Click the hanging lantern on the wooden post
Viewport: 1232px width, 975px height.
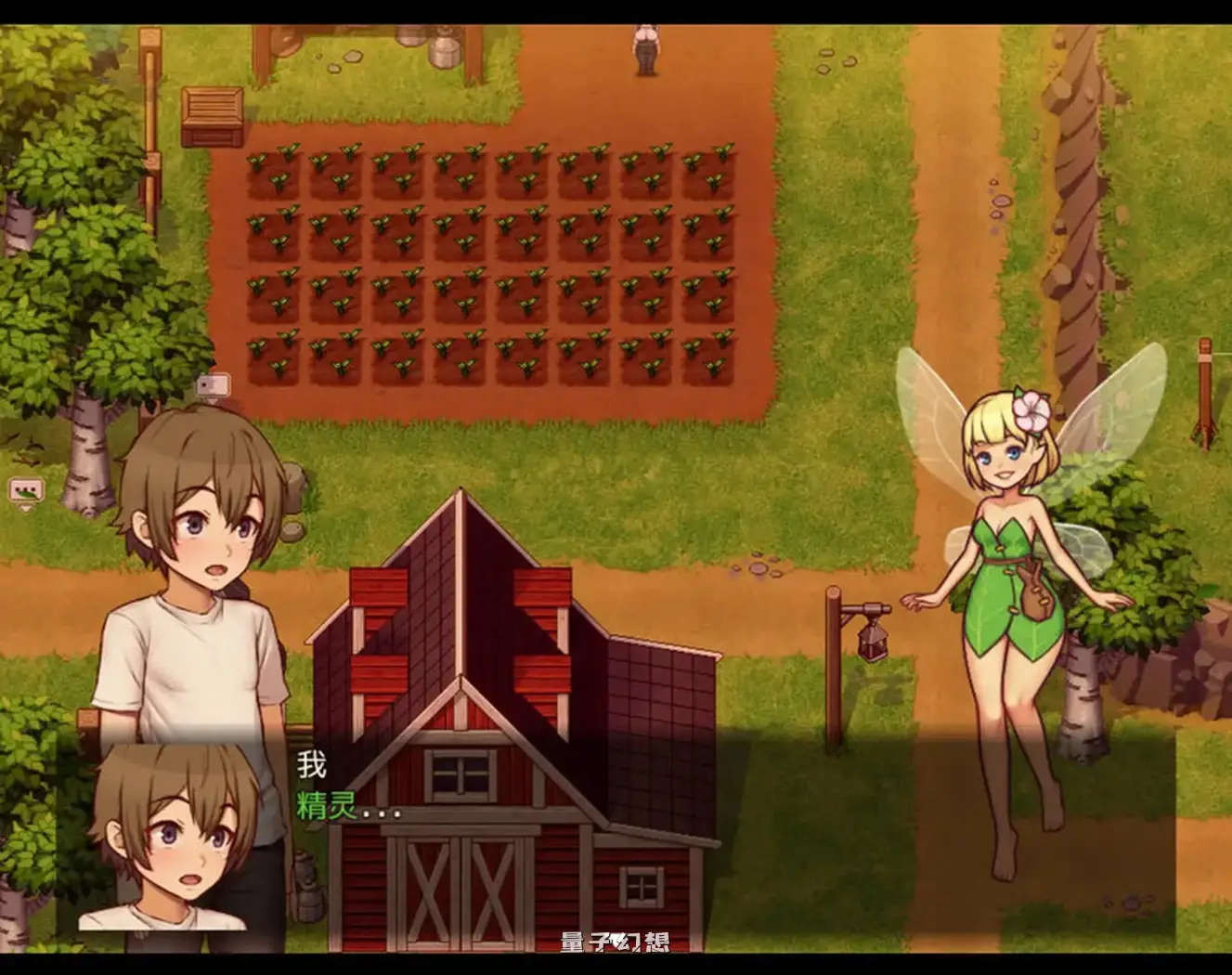[x=872, y=643]
